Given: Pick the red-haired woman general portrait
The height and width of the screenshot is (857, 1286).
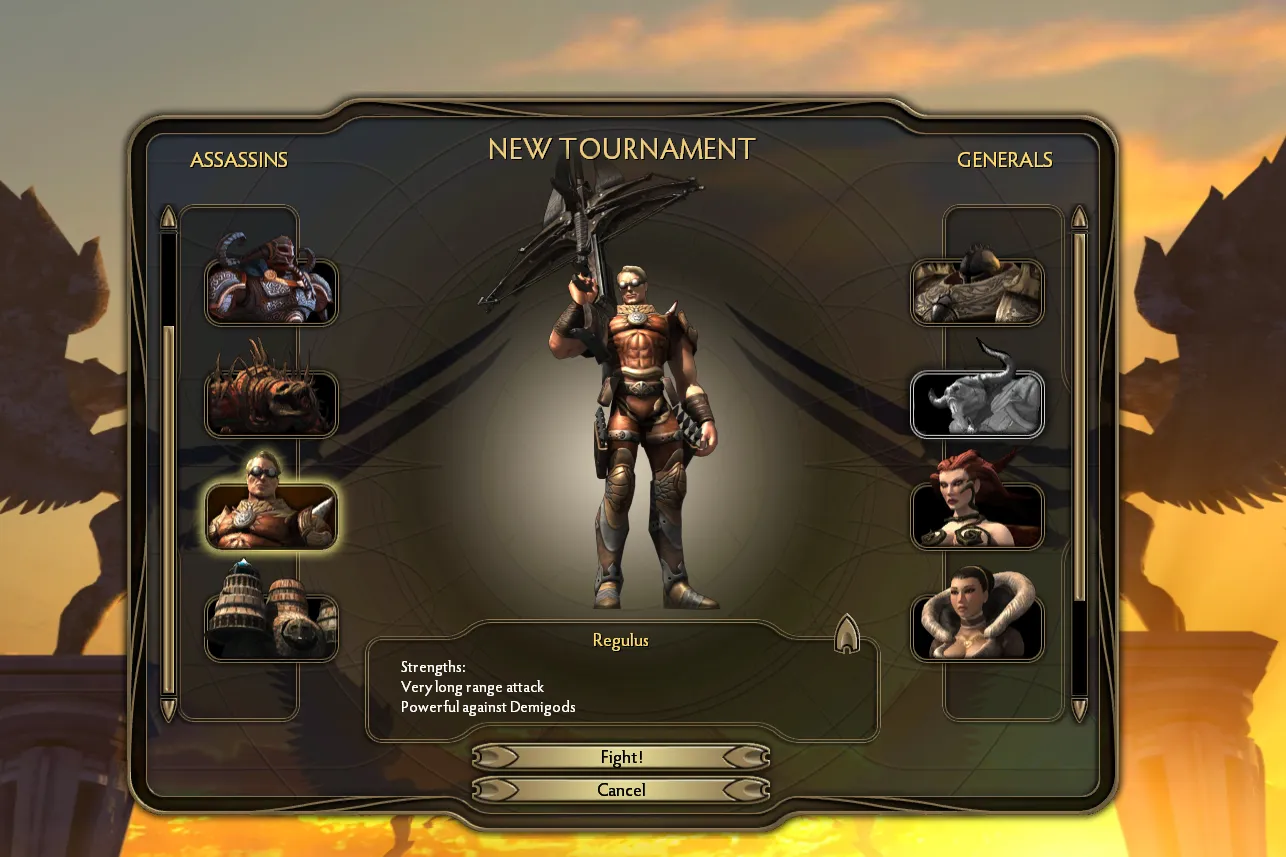Looking at the screenshot, I should click(977, 516).
